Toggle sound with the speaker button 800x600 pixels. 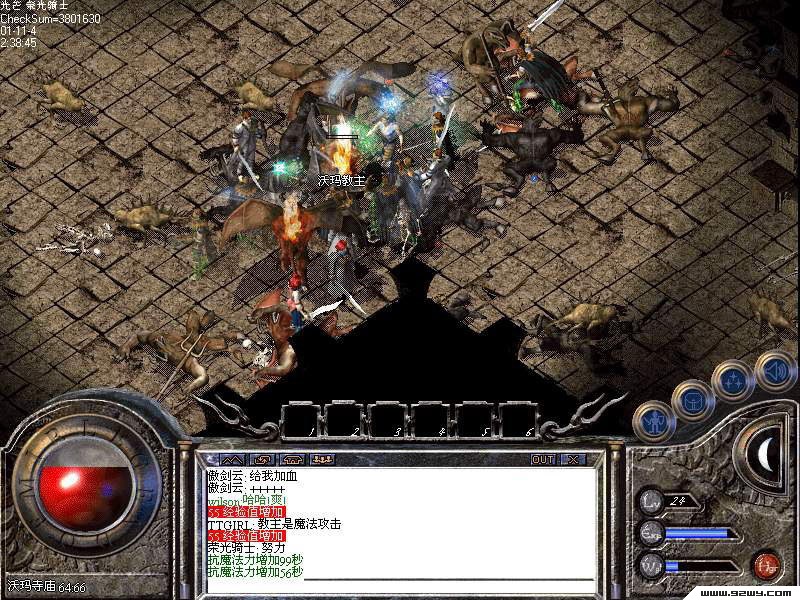[774, 368]
